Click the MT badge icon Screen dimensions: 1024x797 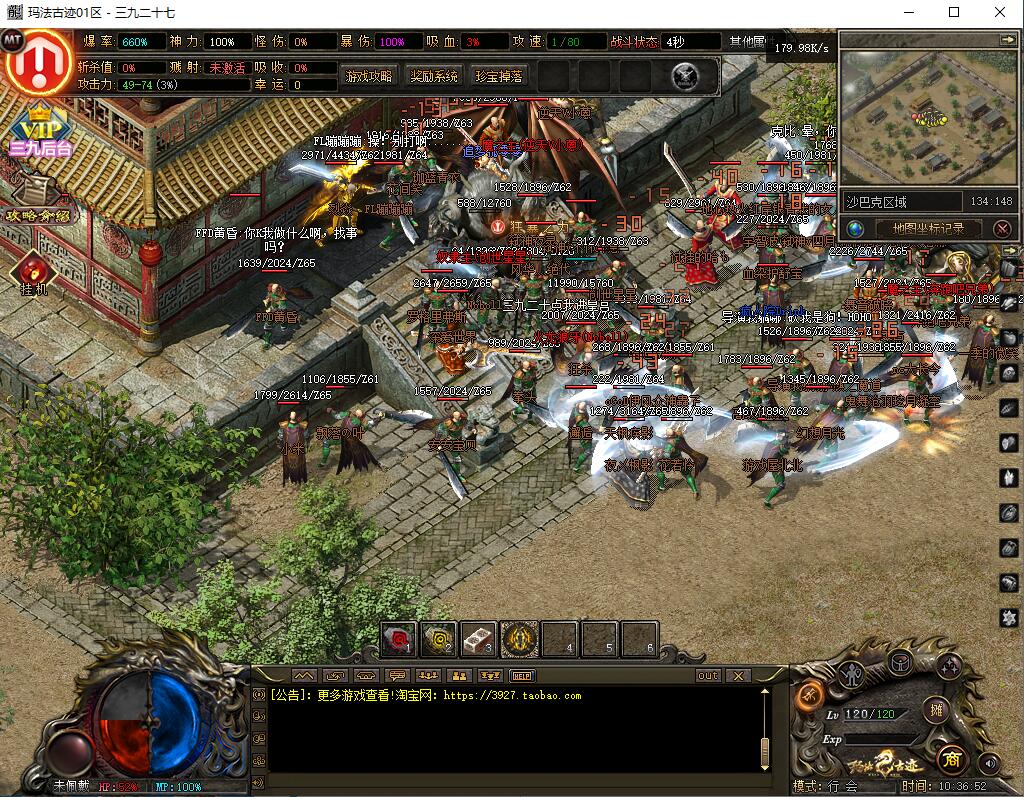pos(13,40)
